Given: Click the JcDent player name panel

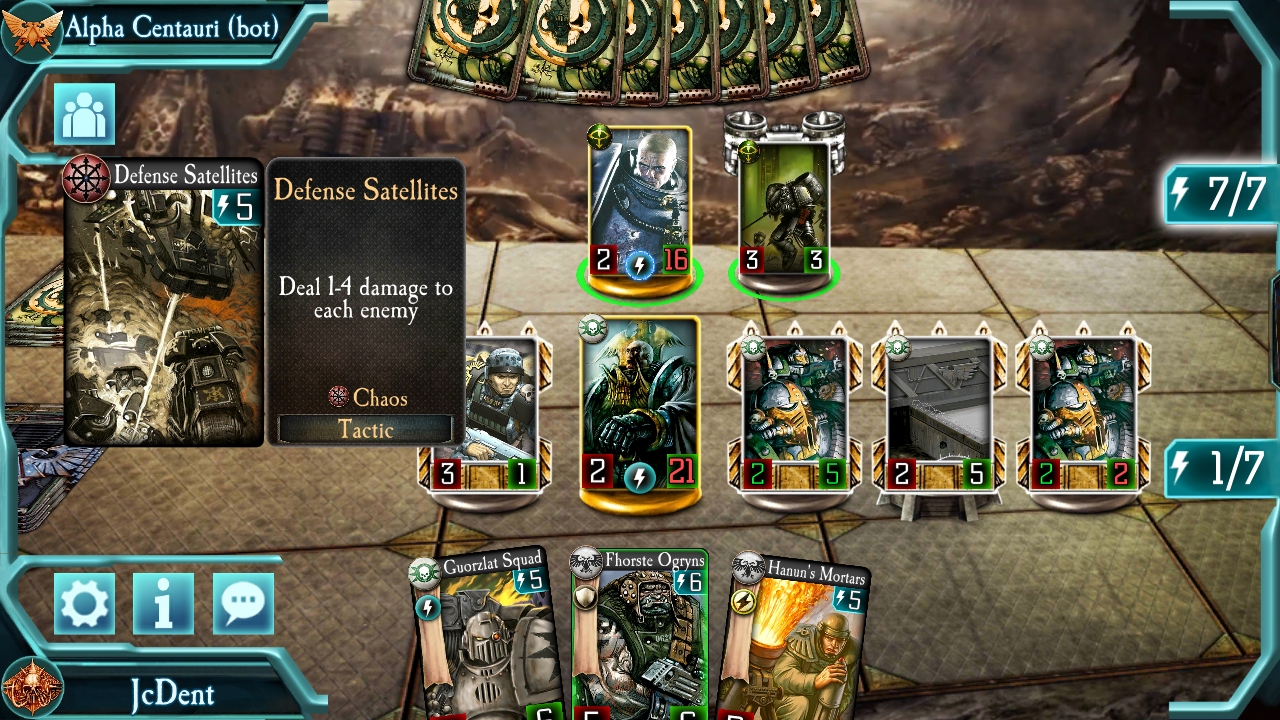Looking at the screenshot, I should 172,693.
